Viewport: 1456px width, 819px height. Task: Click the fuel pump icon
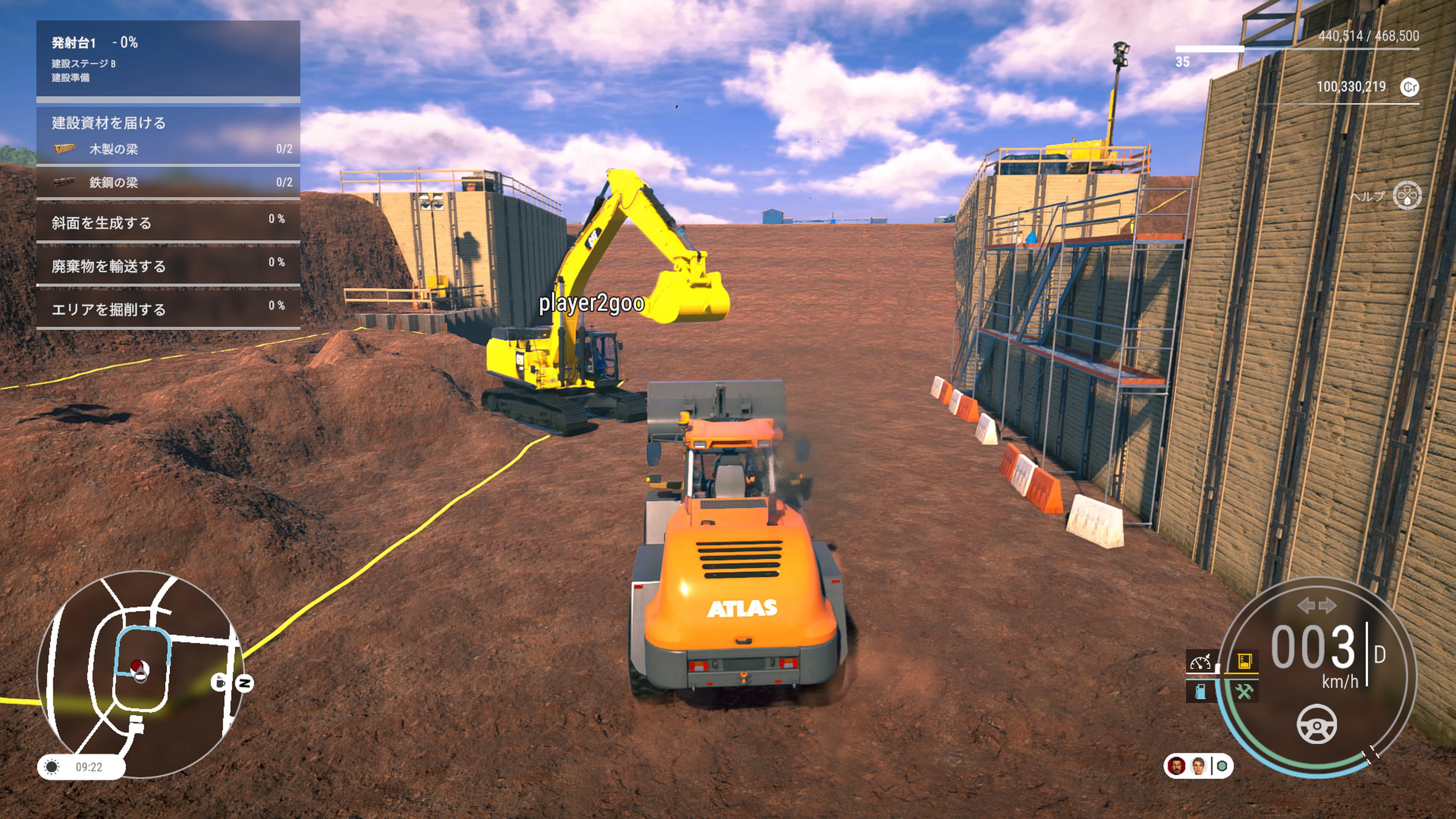point(1200,691)
